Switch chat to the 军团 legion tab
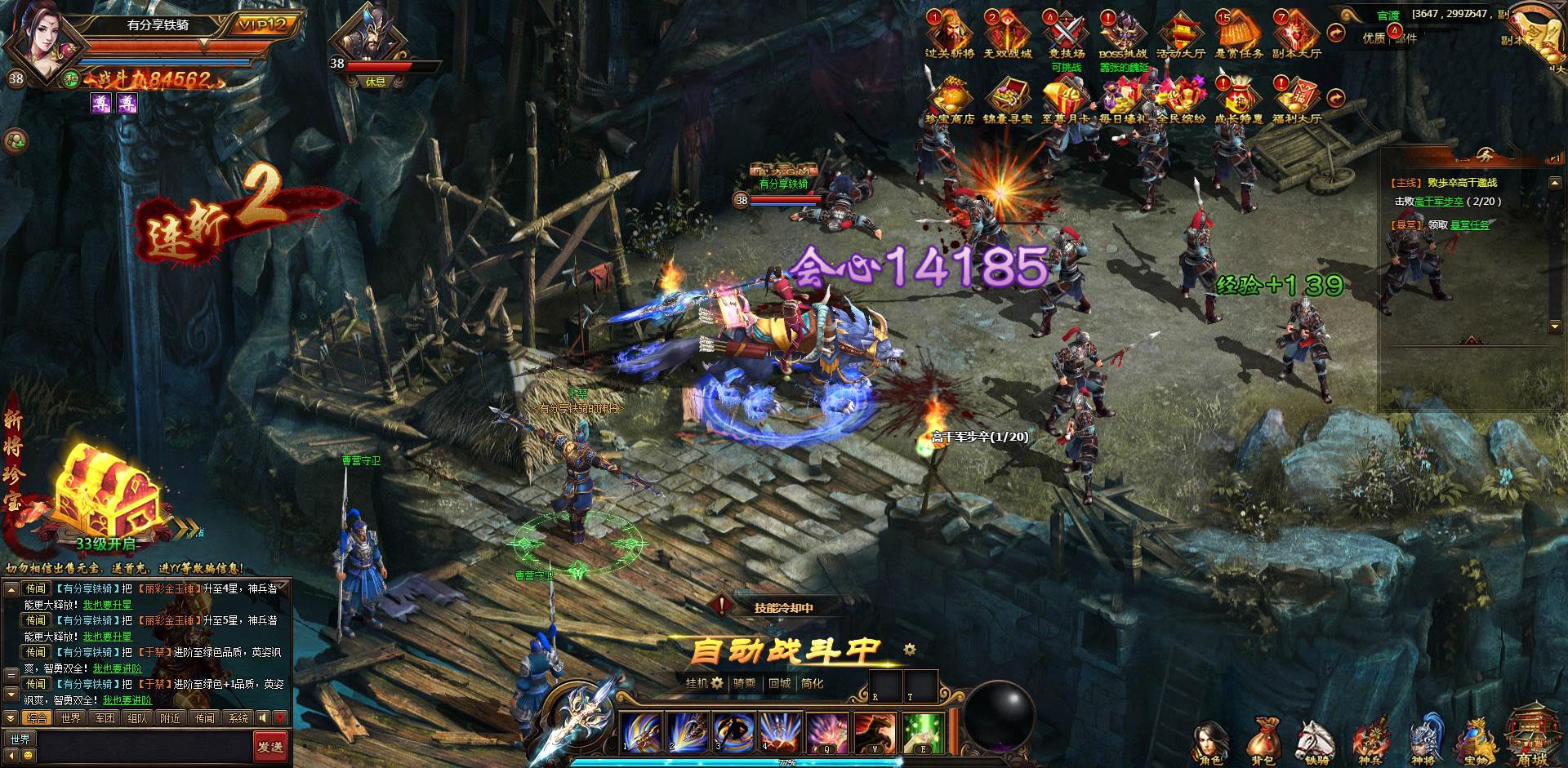The image size is (1568, 768). tap(105, 718)
